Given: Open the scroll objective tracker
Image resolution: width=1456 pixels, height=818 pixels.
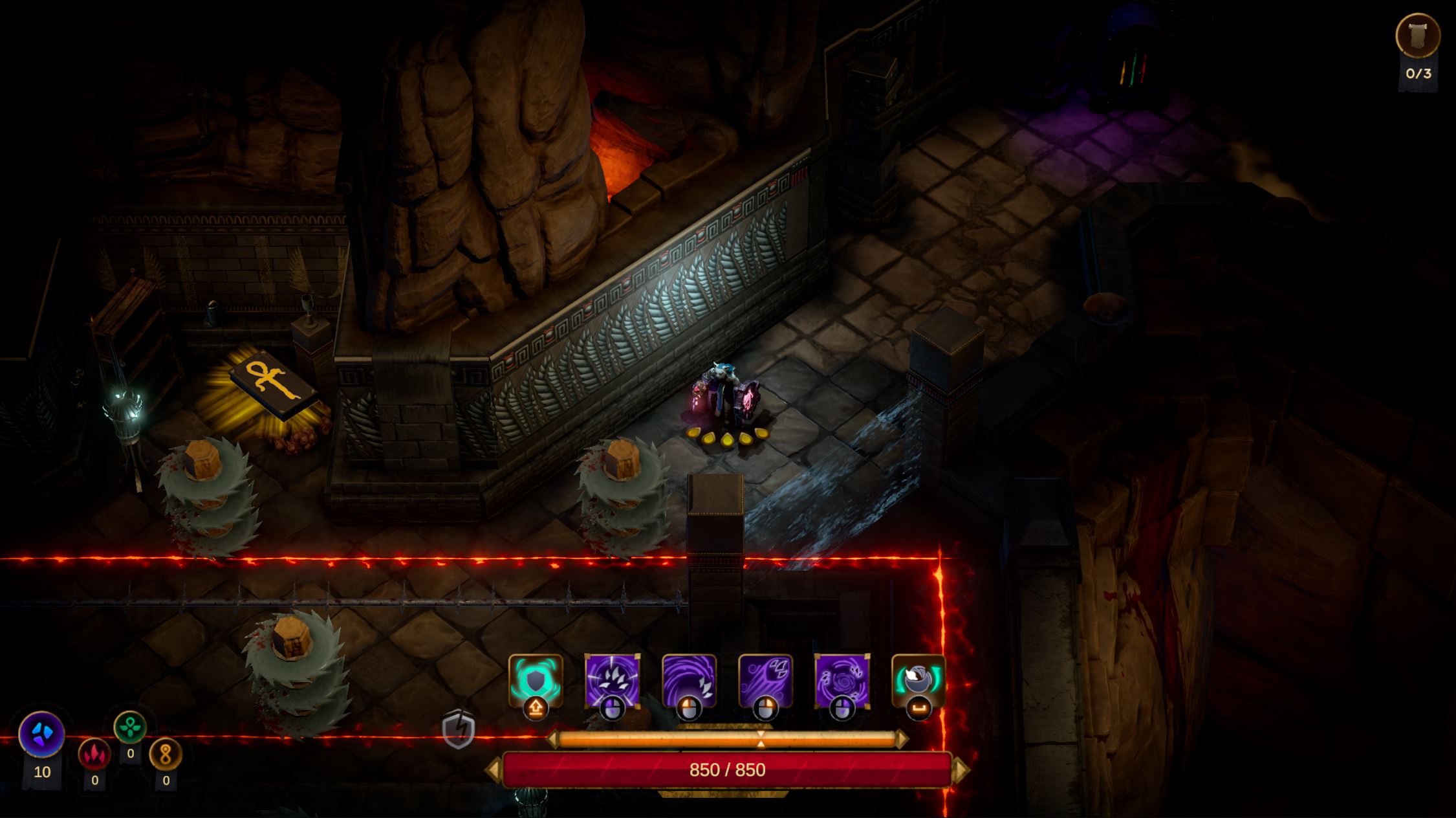Looking at the screenshot, I should click(x=1418, y=36).
